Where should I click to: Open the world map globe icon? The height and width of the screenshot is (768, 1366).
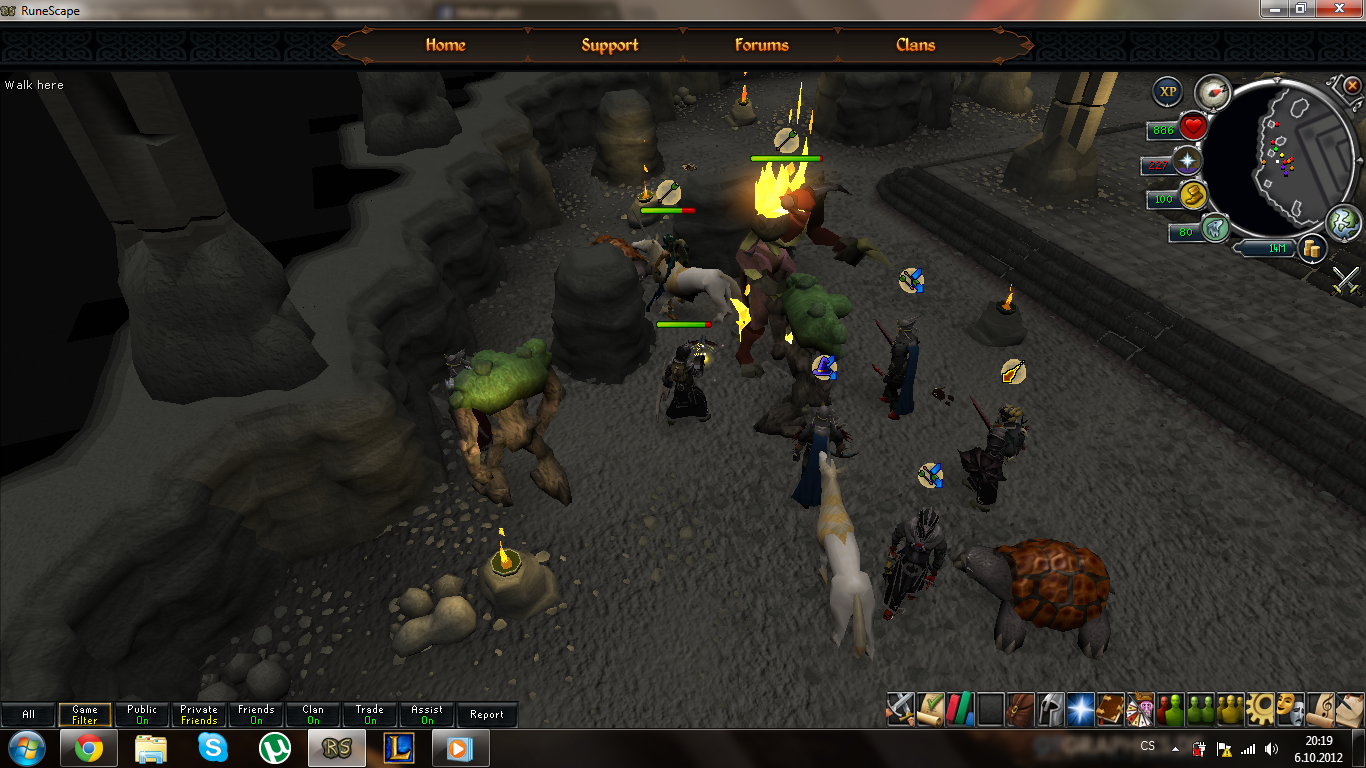1343,224
